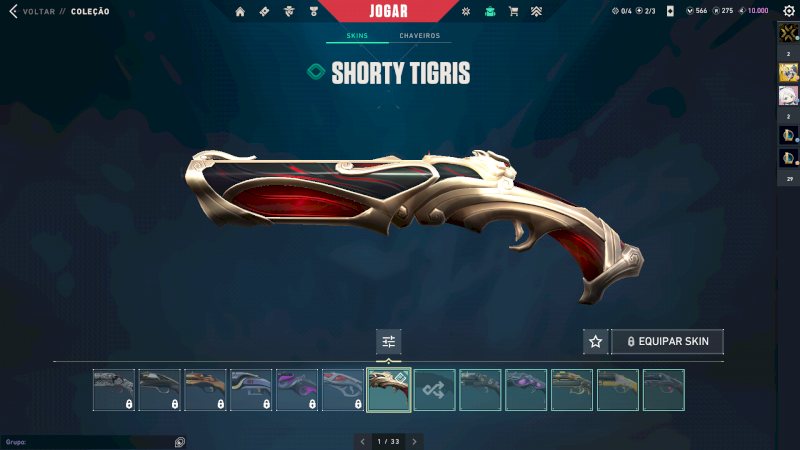This screenshot has height=450, width=800.
Task: Open the agents icon in top bar
Action: pyautogui.click(x=289, y=12)
